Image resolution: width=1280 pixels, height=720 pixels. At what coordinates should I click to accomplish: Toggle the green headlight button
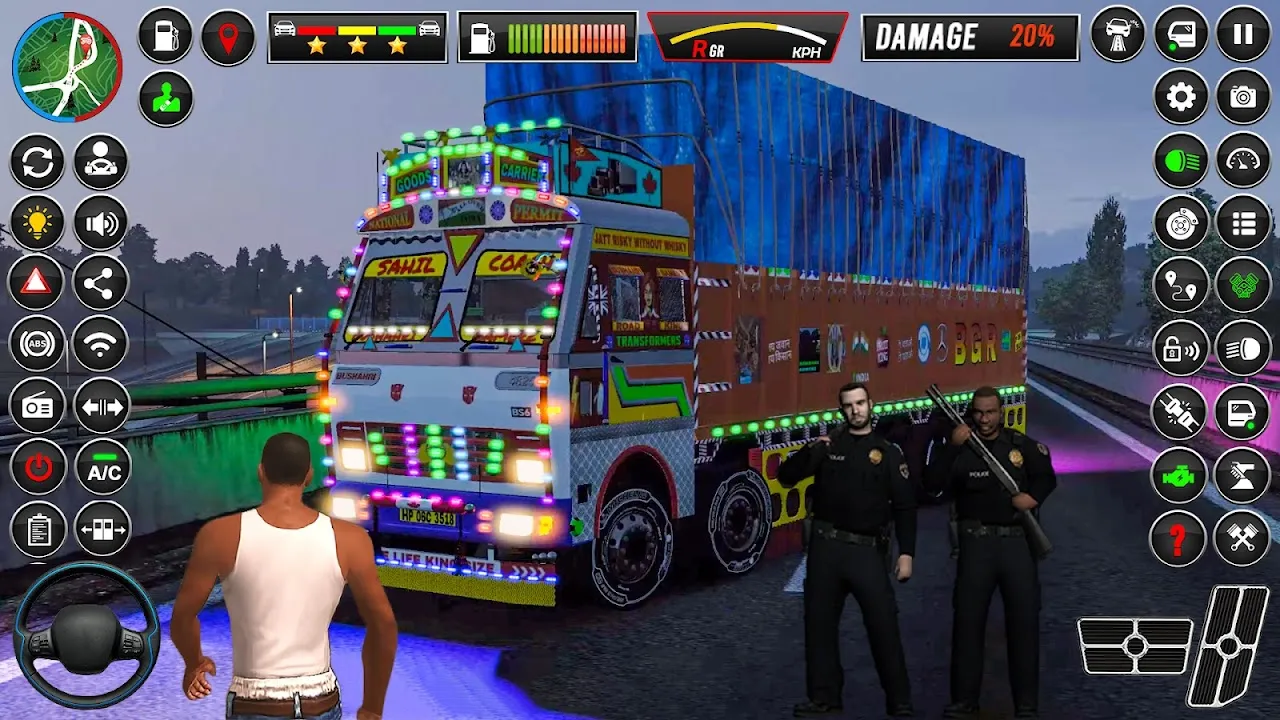(1181, 160)
